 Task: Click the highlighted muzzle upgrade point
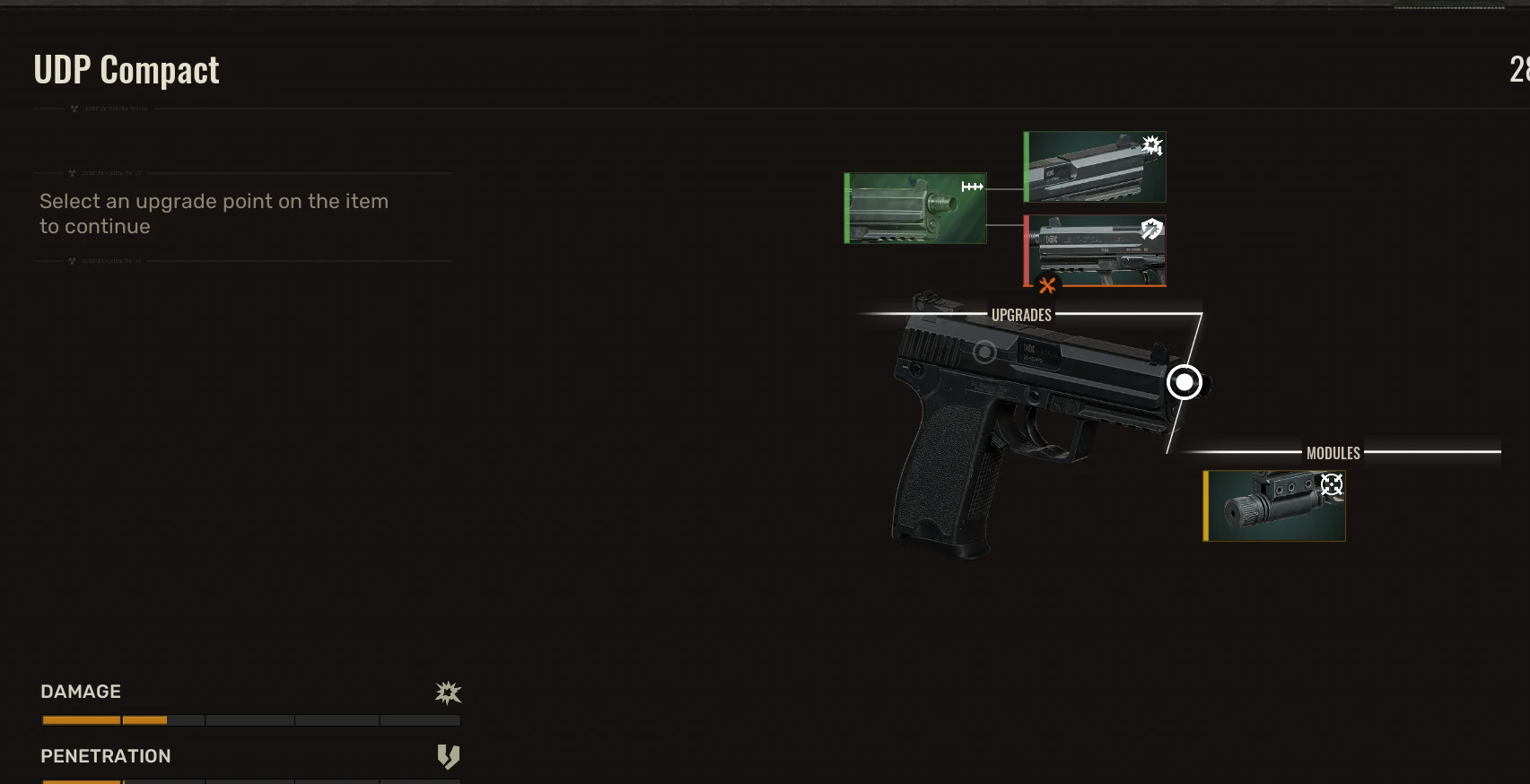point(1185,383)
